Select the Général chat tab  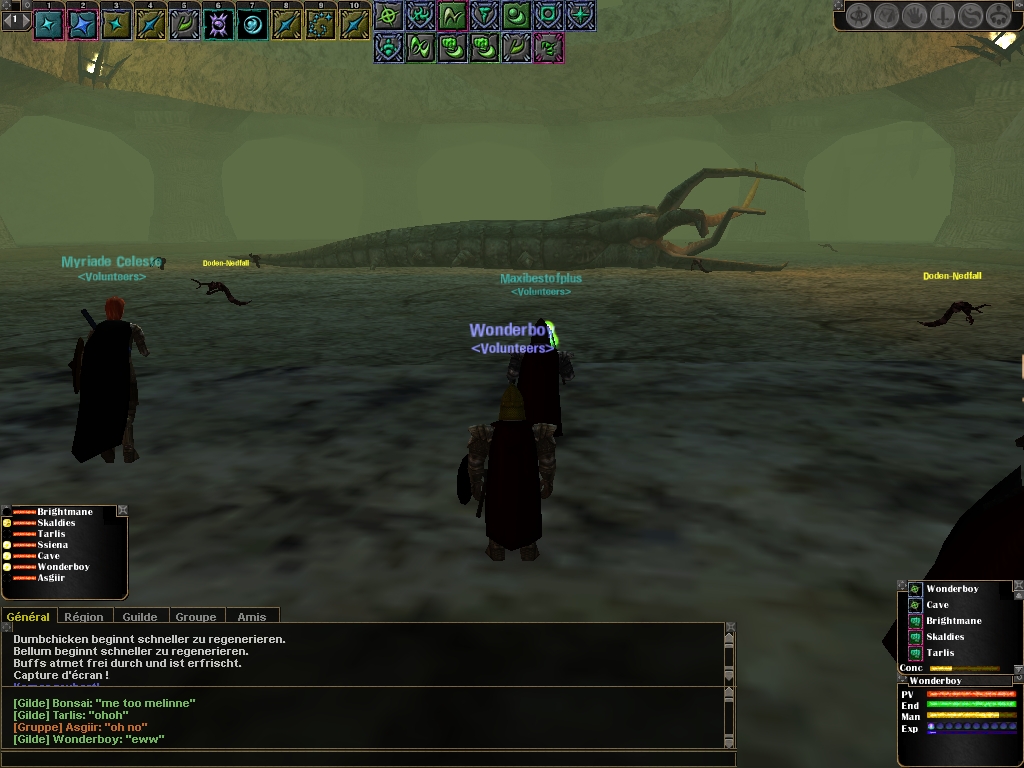tap(28, 617)
